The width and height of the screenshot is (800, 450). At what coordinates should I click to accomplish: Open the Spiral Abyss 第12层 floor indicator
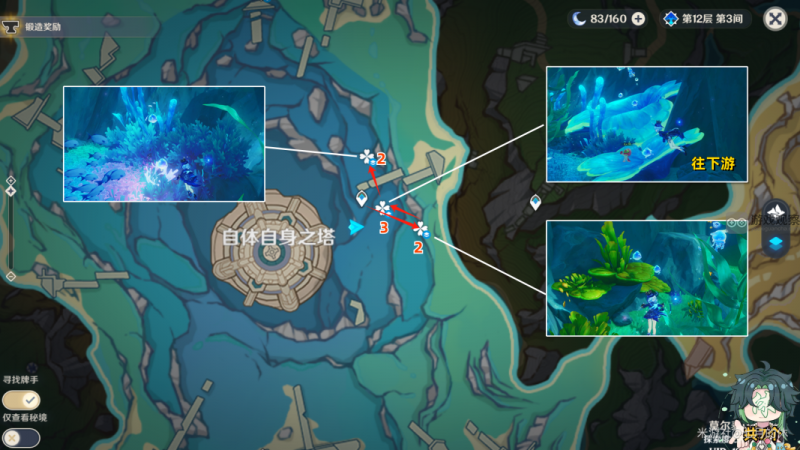pos(705,18)
